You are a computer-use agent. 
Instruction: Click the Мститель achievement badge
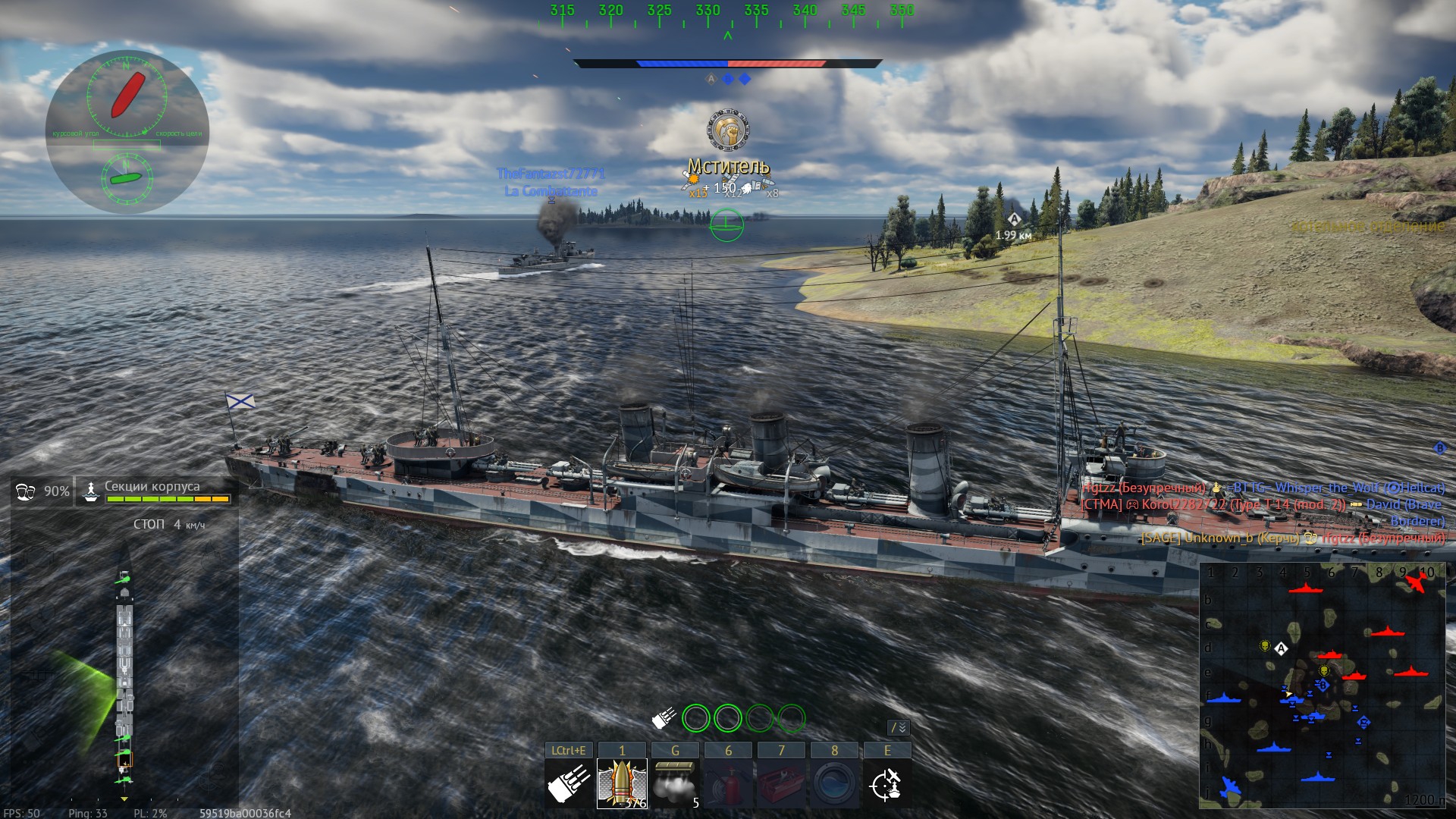(729, 130)
